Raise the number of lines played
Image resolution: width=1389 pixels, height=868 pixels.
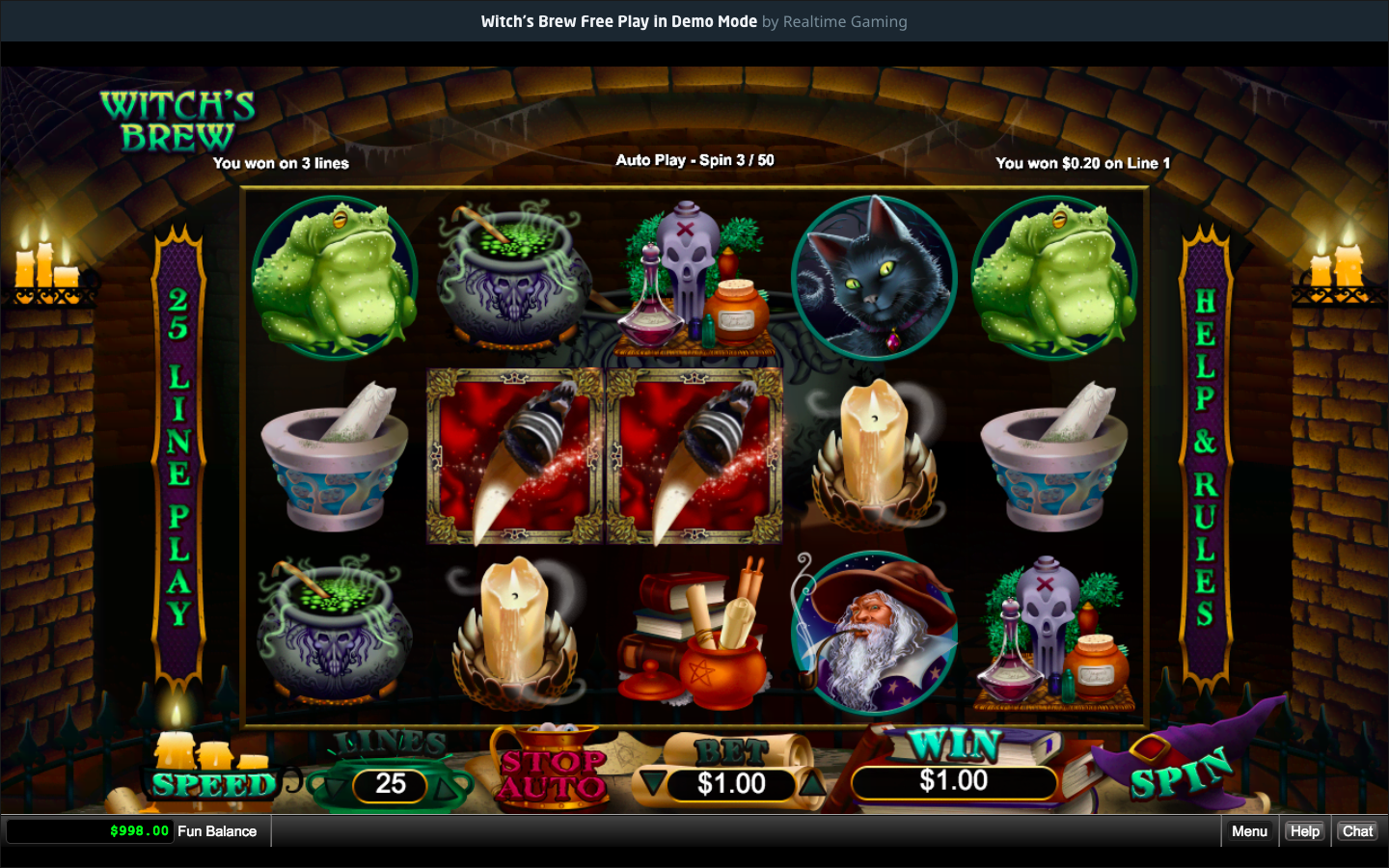tap(448, 787)
